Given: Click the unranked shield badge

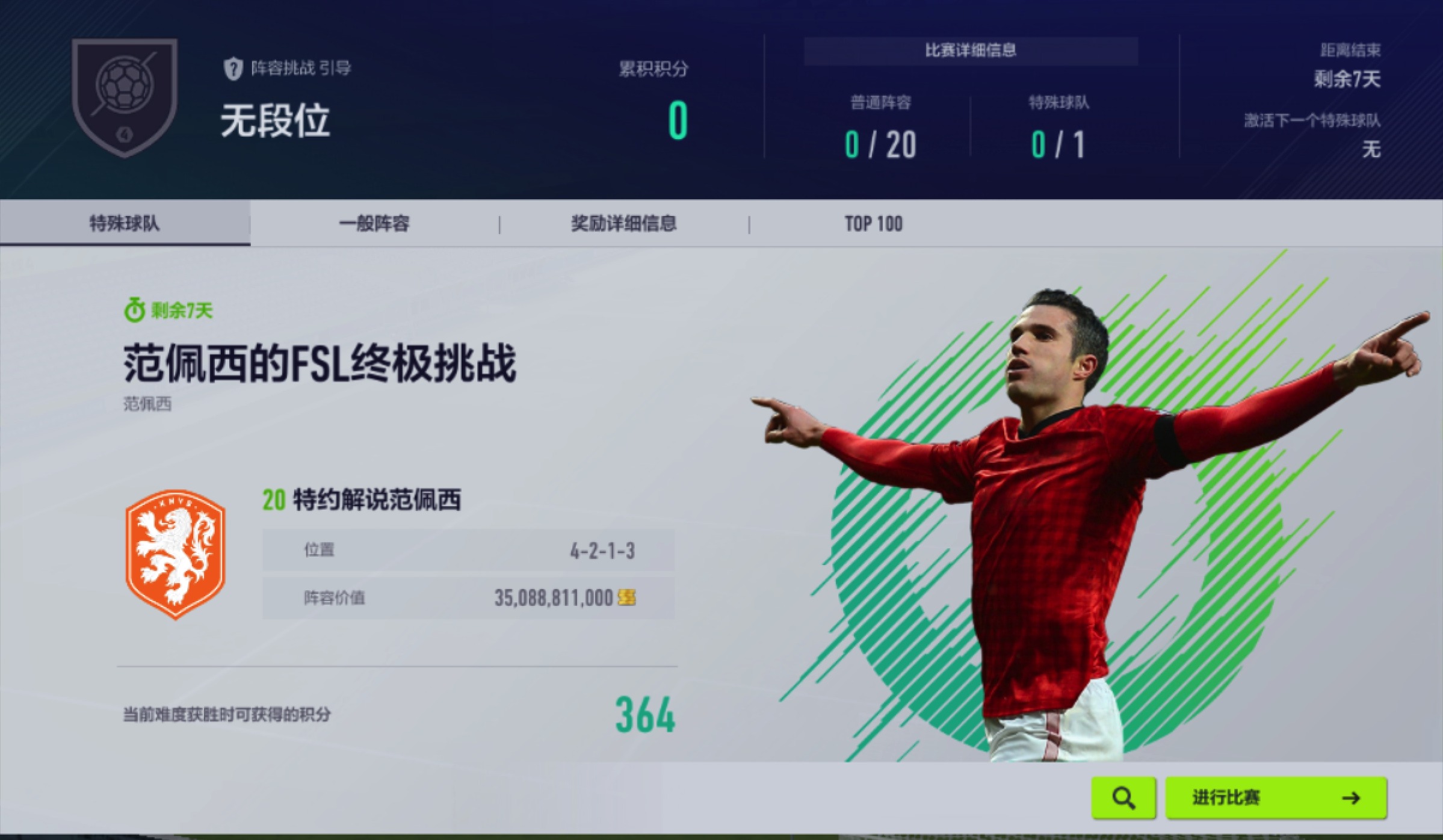Looking at the screenshot, I should tap(125, 96).
